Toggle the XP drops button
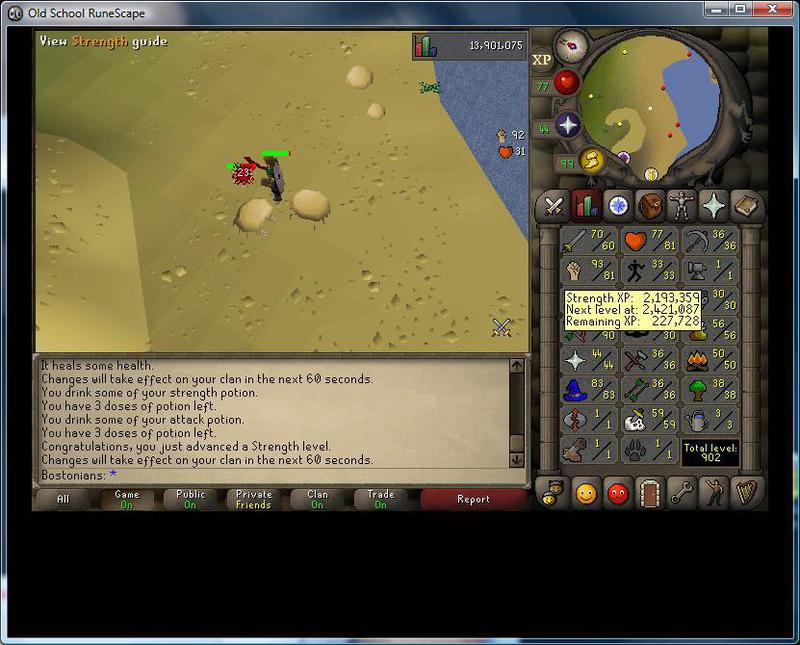 542,60
